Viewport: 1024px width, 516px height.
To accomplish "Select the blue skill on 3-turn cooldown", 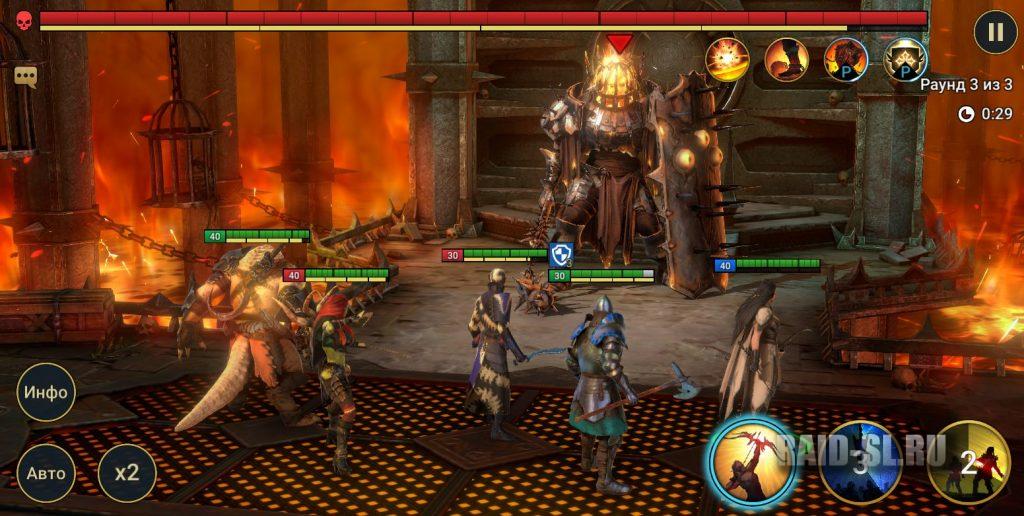I will click(x=860, y=462).
